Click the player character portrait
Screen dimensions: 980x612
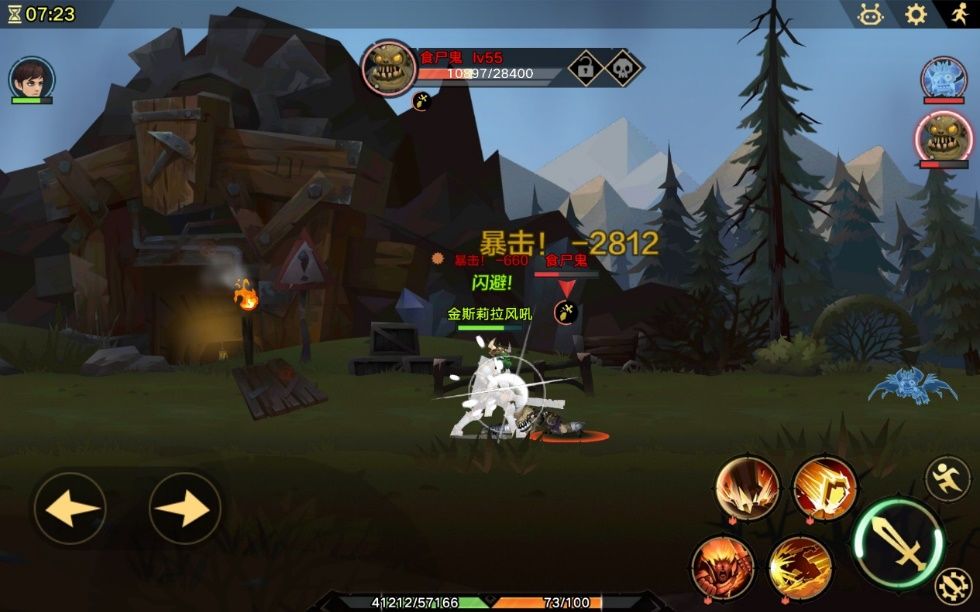(x=32, y=77)
